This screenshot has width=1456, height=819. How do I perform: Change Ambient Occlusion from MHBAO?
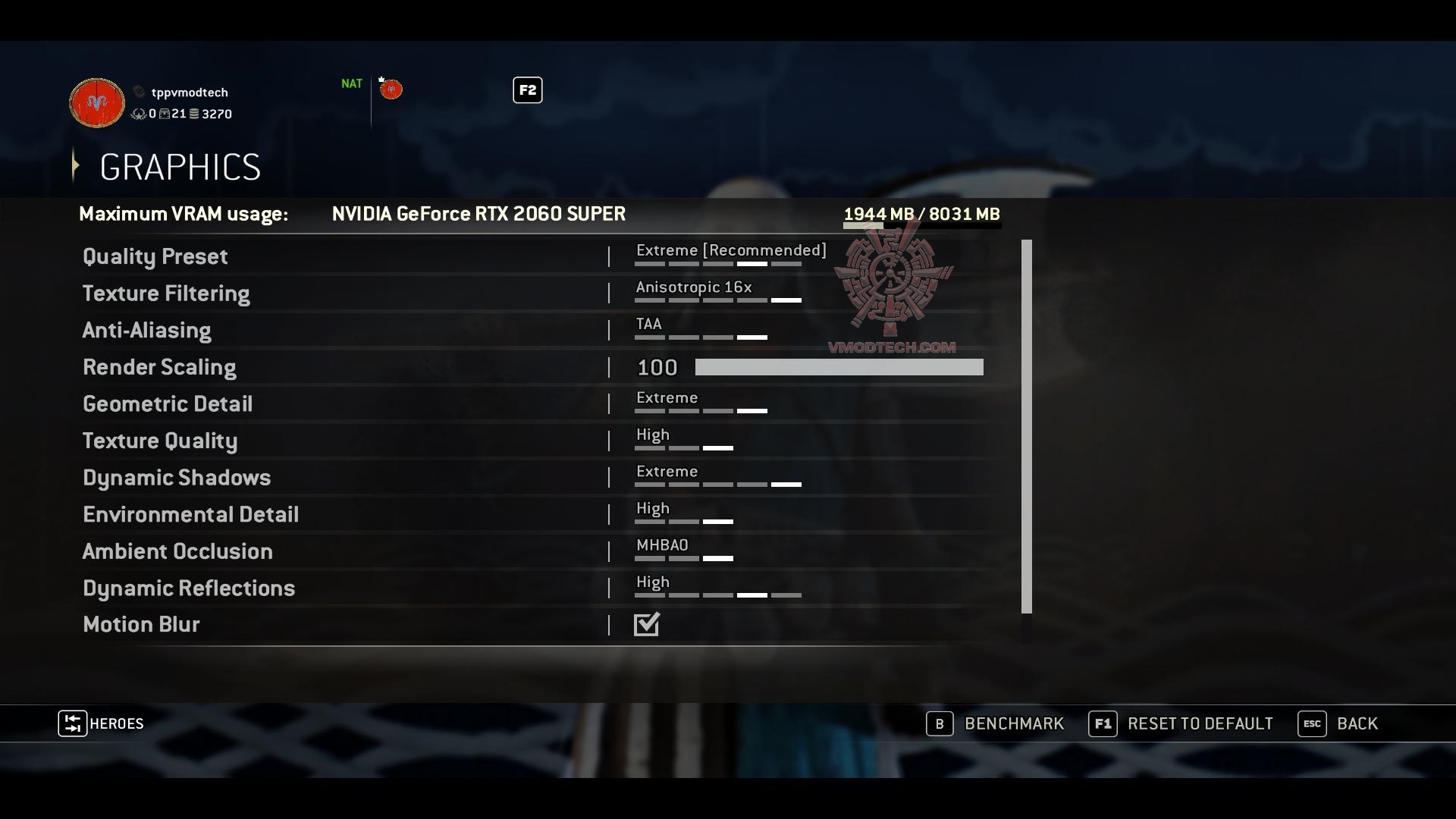point(662,544)
